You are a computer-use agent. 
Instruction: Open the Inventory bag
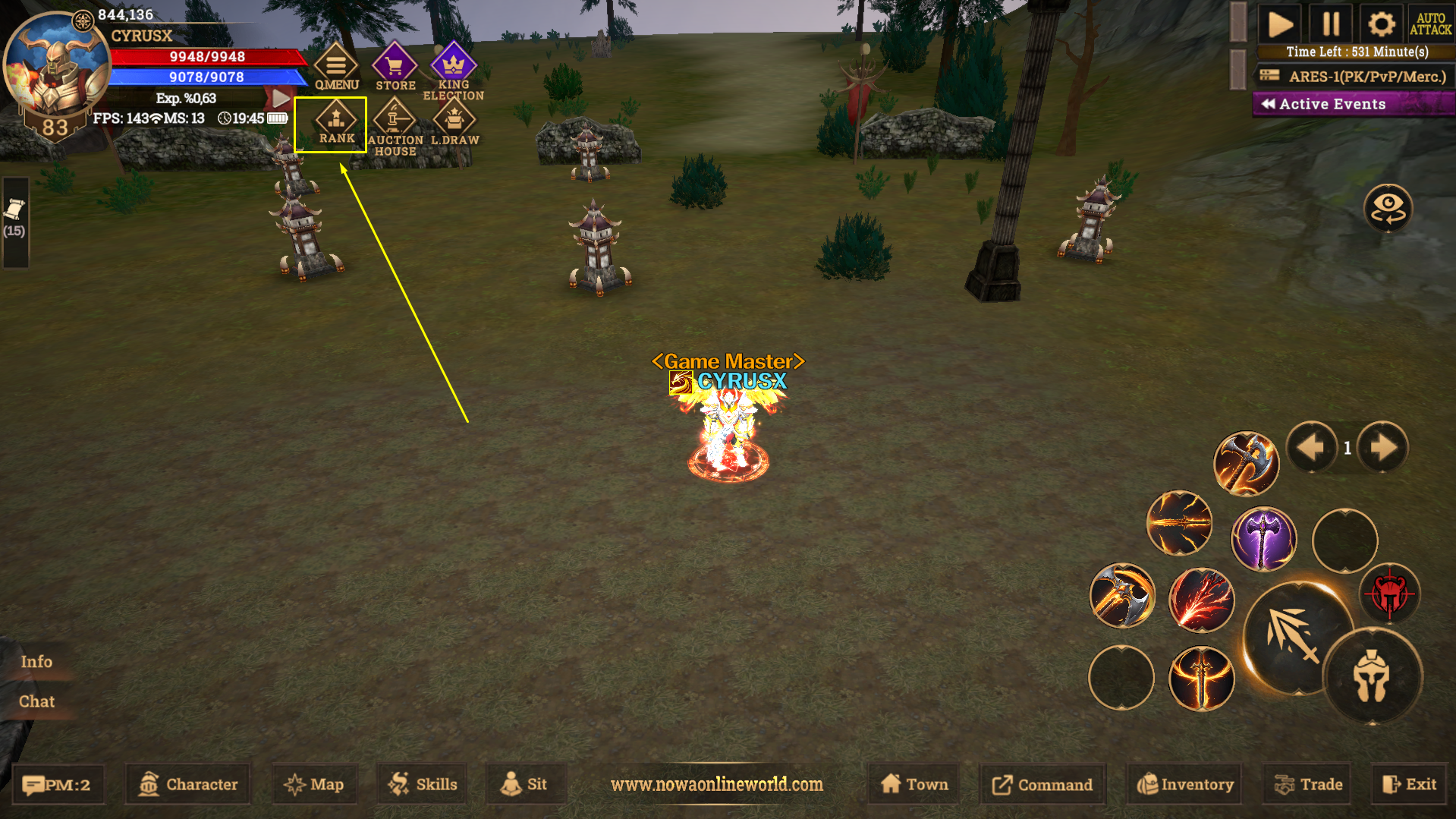pyautogui.click(x=1185, y=784)
